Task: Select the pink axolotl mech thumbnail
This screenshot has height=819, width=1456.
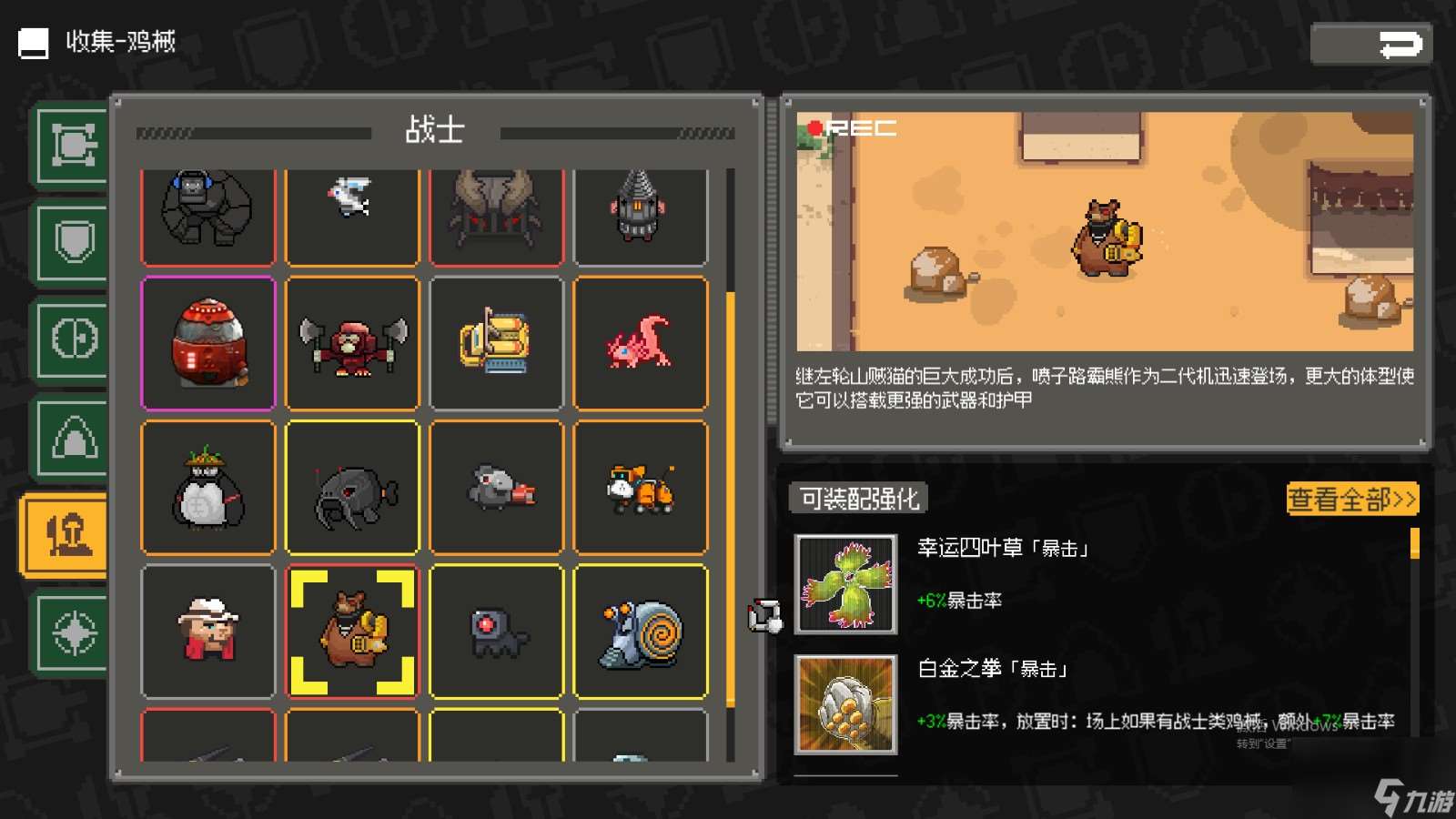Action: (x=641, y=343)
